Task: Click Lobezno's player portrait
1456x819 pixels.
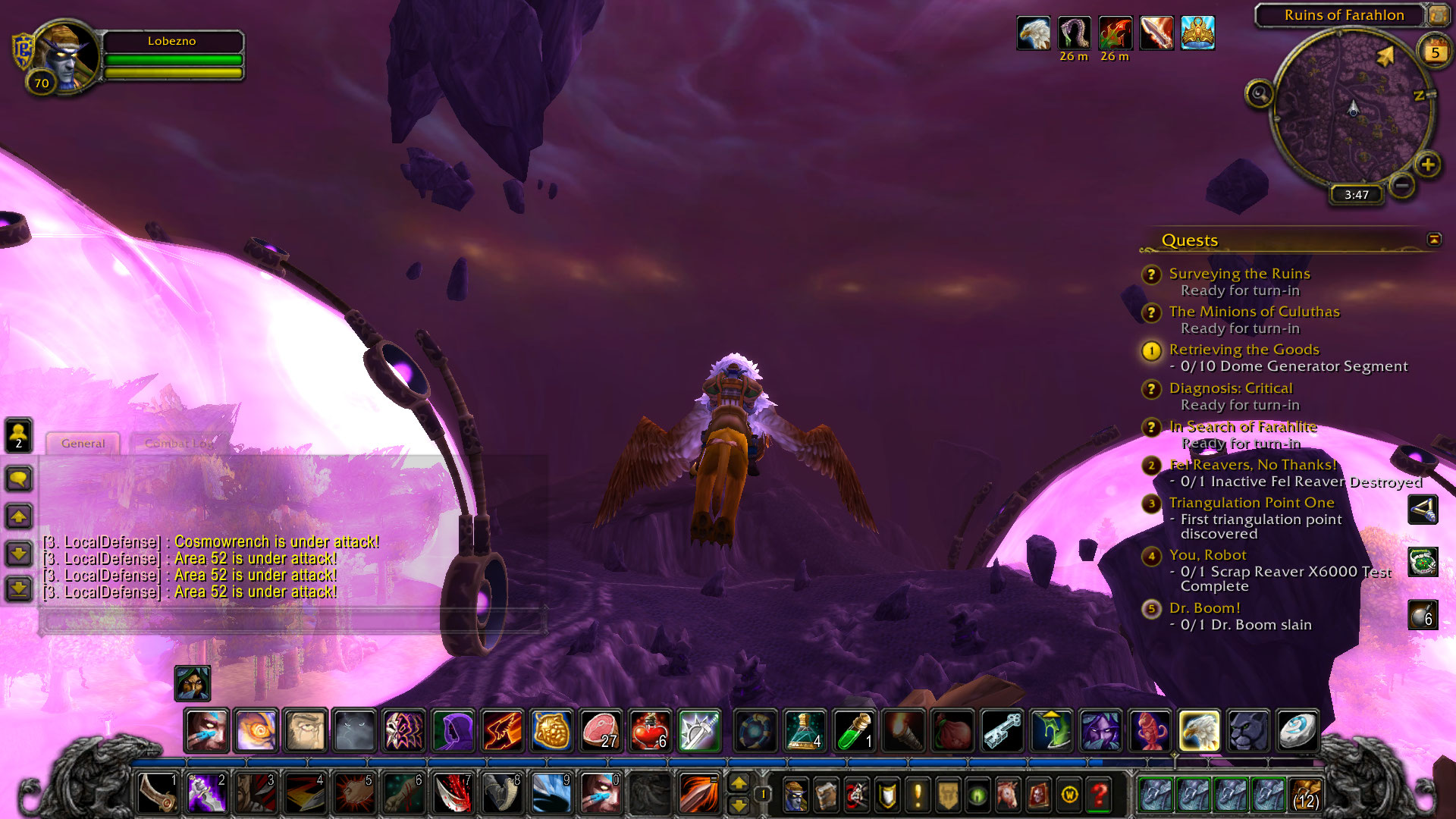Action: 67,57
